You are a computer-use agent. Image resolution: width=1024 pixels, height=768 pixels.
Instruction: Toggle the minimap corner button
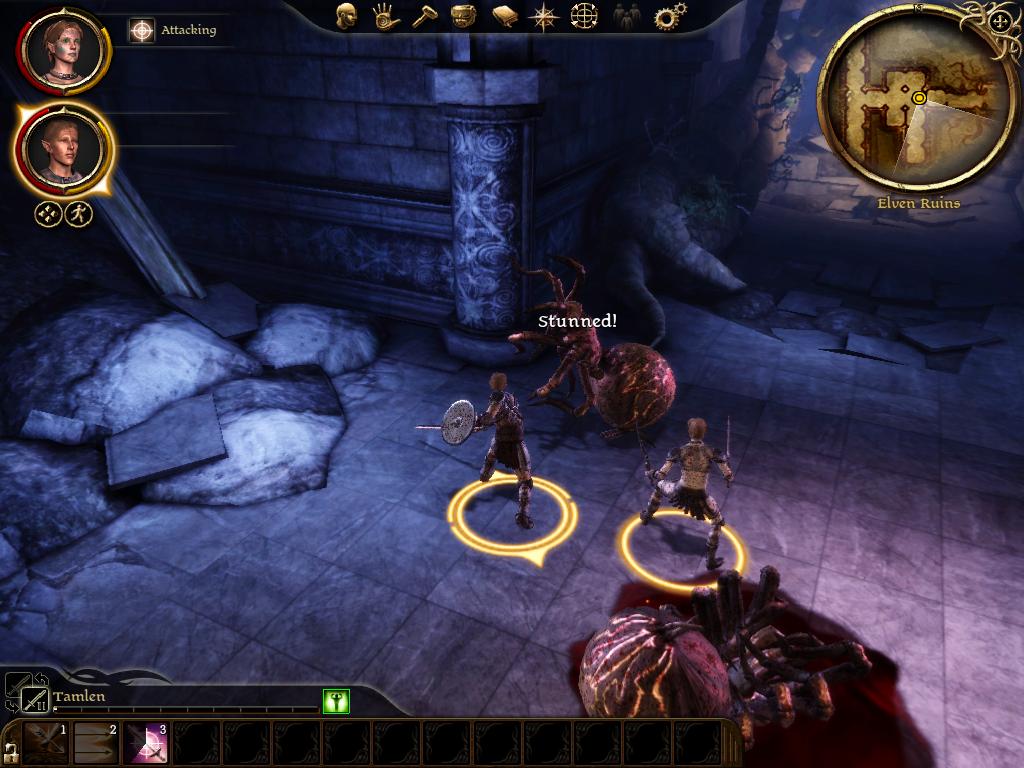point(999,21)
